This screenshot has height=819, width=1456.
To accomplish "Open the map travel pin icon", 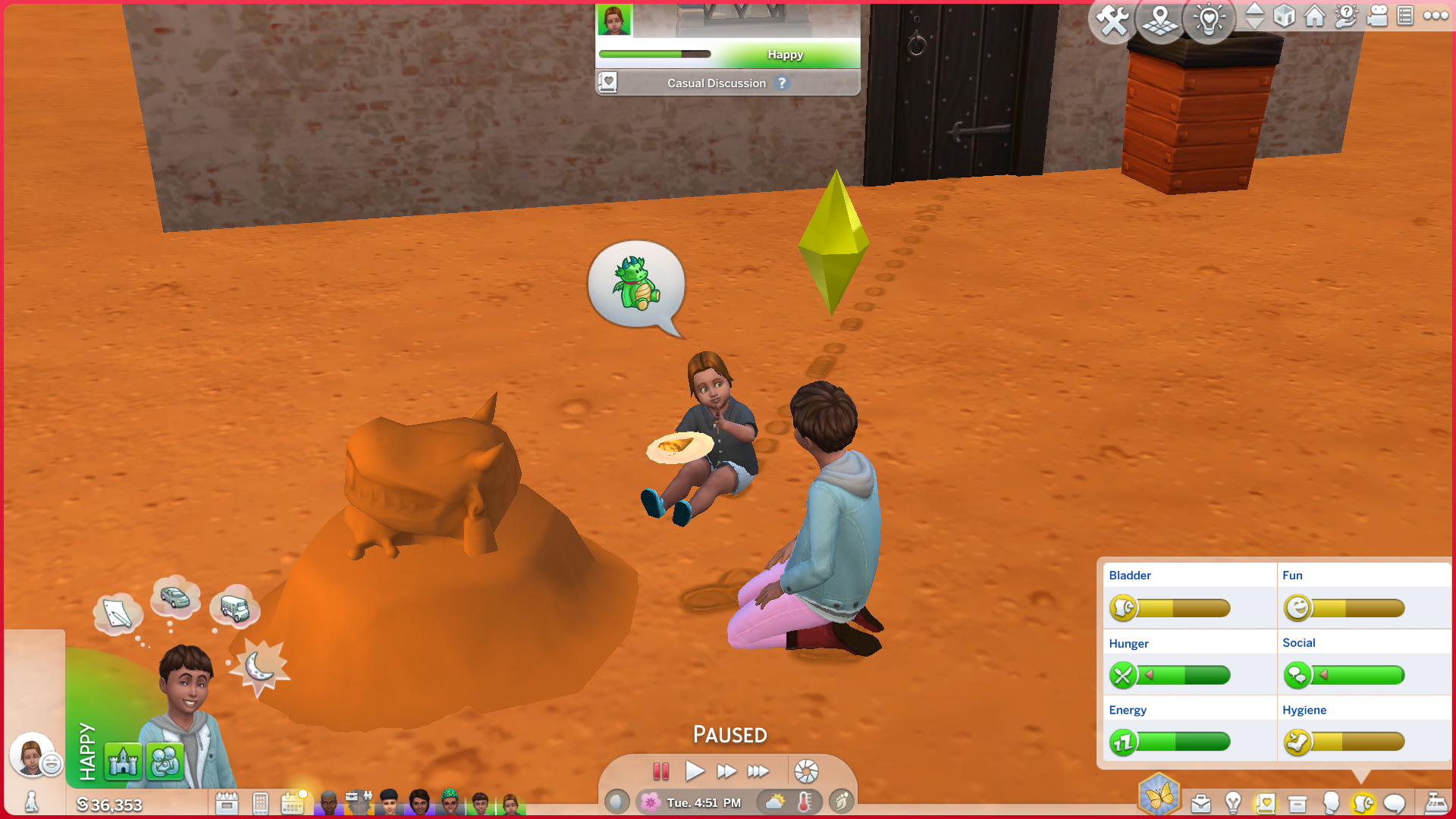I will tap(1160, 20).
